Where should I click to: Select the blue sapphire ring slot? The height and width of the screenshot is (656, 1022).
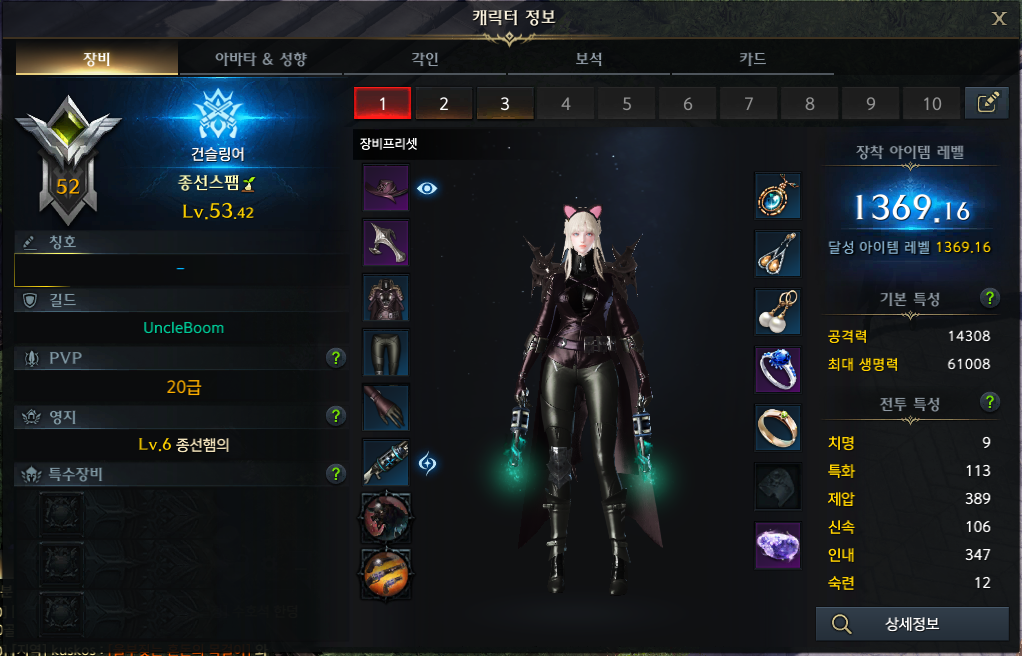777,370
